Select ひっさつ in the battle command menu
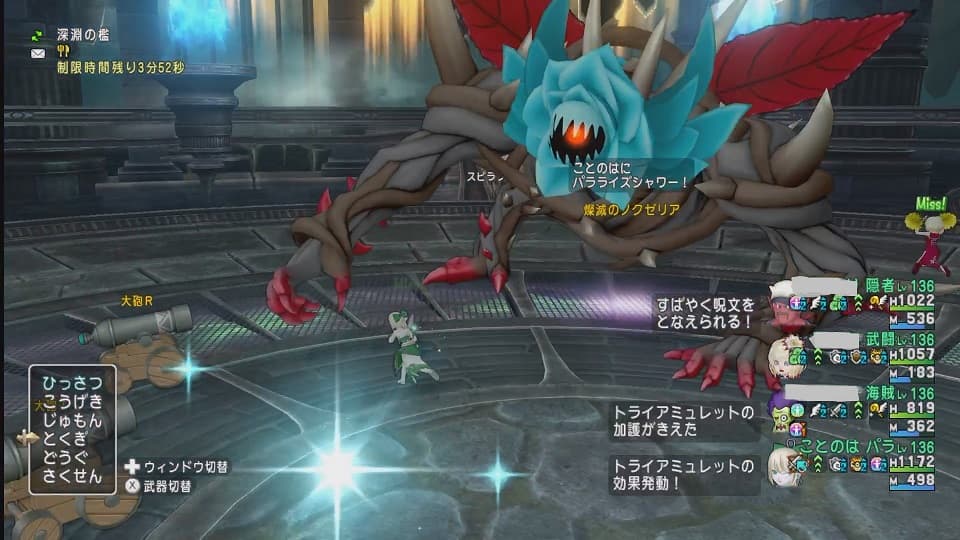This screenshot has width=960, height=540. 72,383
